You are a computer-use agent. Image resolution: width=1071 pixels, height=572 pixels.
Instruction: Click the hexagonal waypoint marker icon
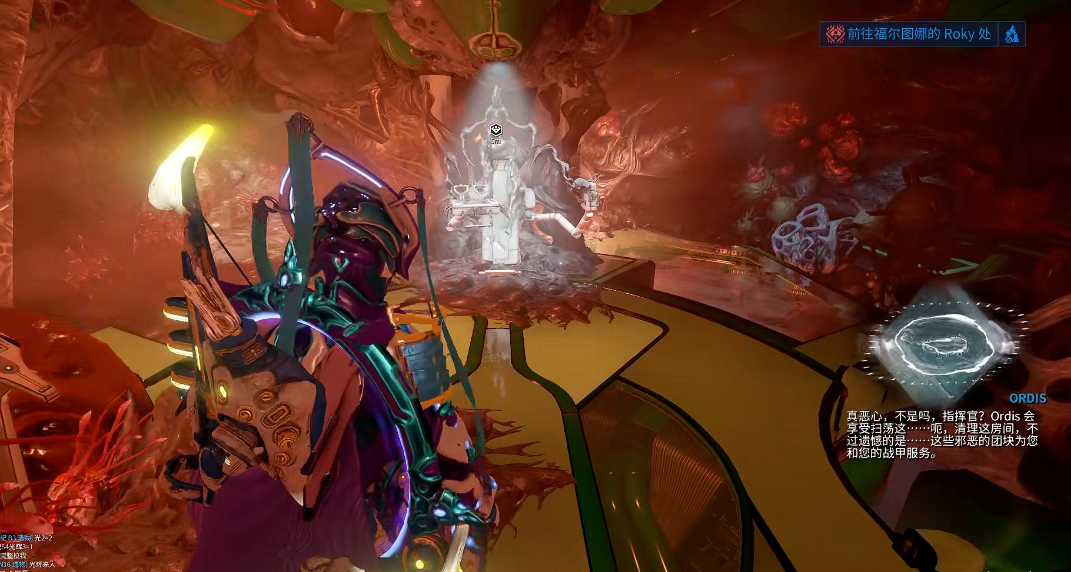(495, 130)
